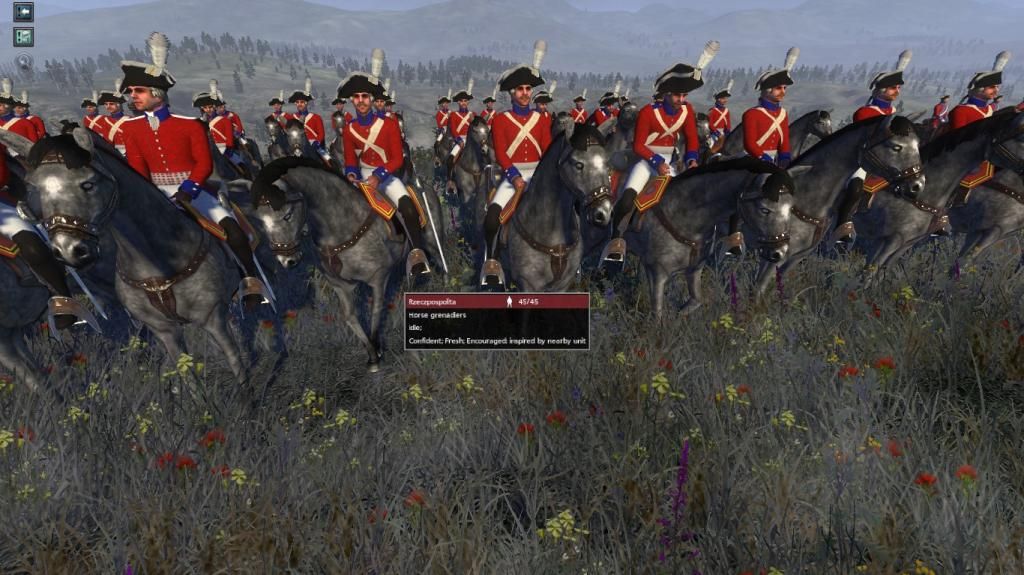Click the faint round icon under the alerts
The width and height of the screenshot is (1024, 575).
[x=23, y=61]
